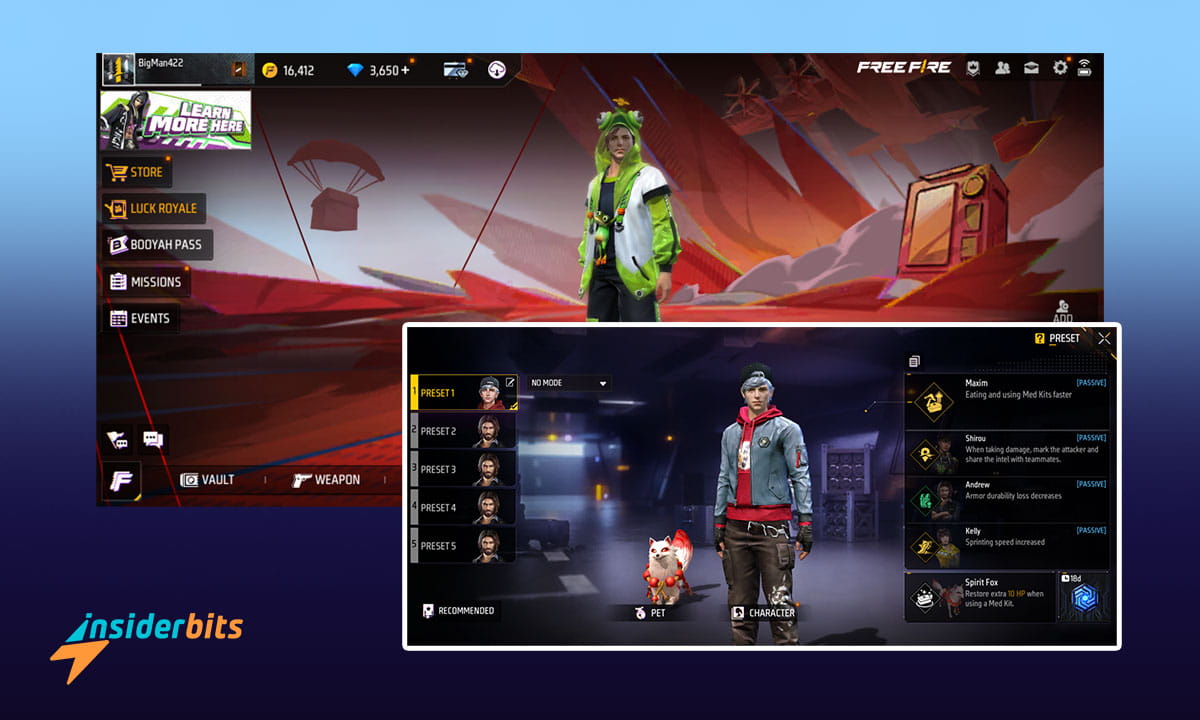The width and height of the screenshot is (1200, 720).
Task: Select Preset 2
Action: [464, 431]
